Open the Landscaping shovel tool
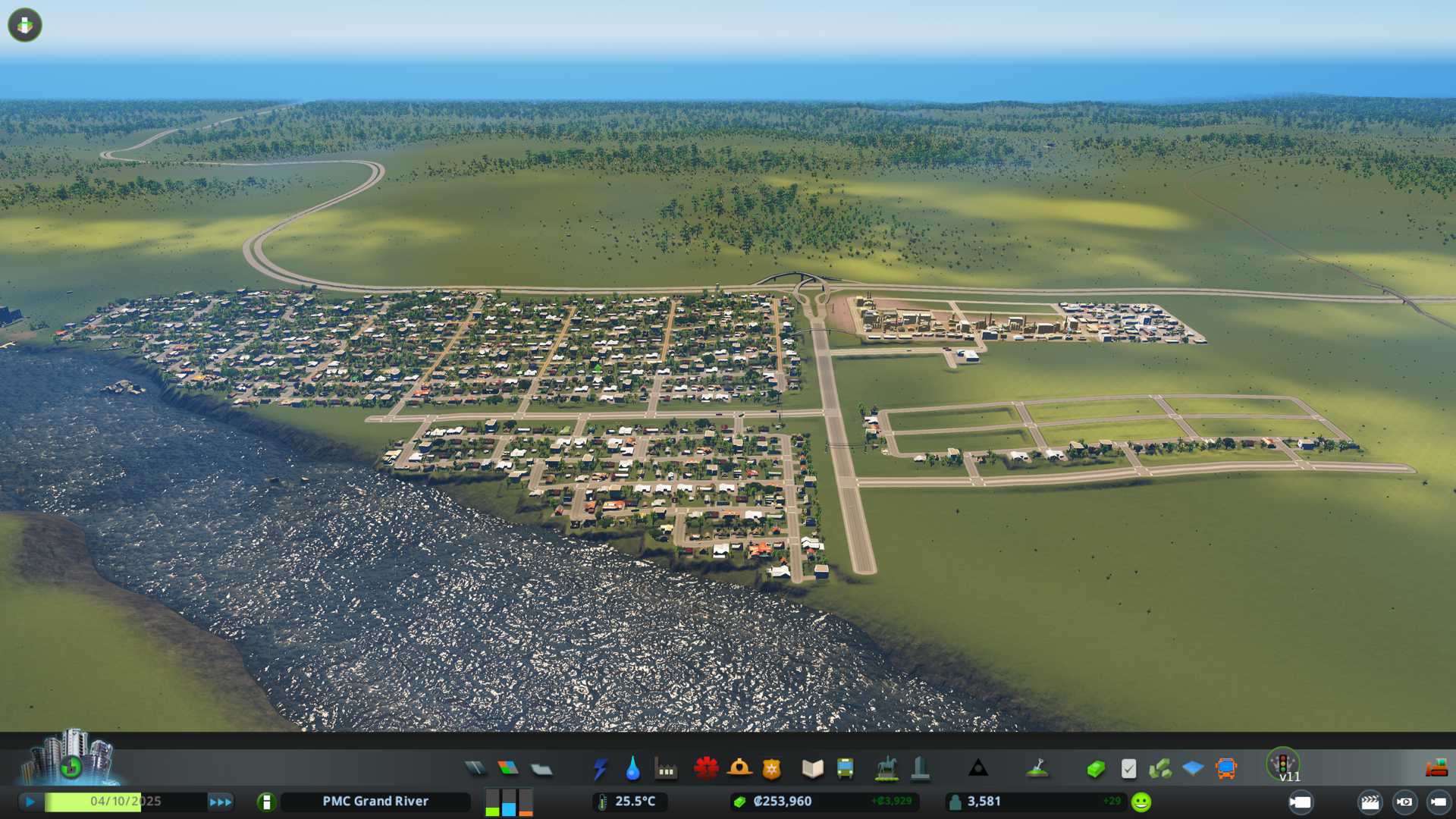 pos(1037,769)
